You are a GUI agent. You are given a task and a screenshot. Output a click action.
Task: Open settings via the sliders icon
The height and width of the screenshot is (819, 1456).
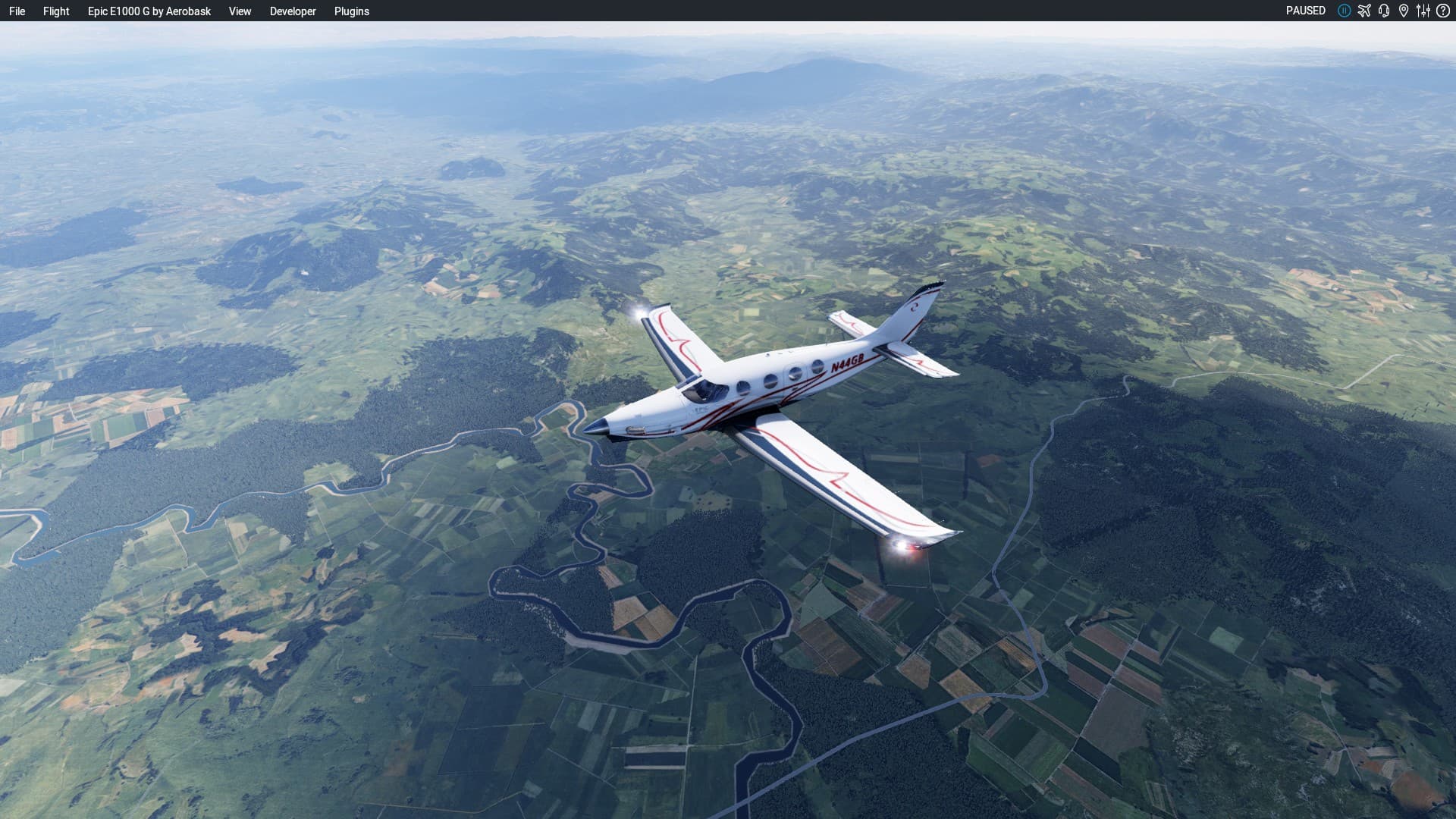click(x=1423, y=11)
